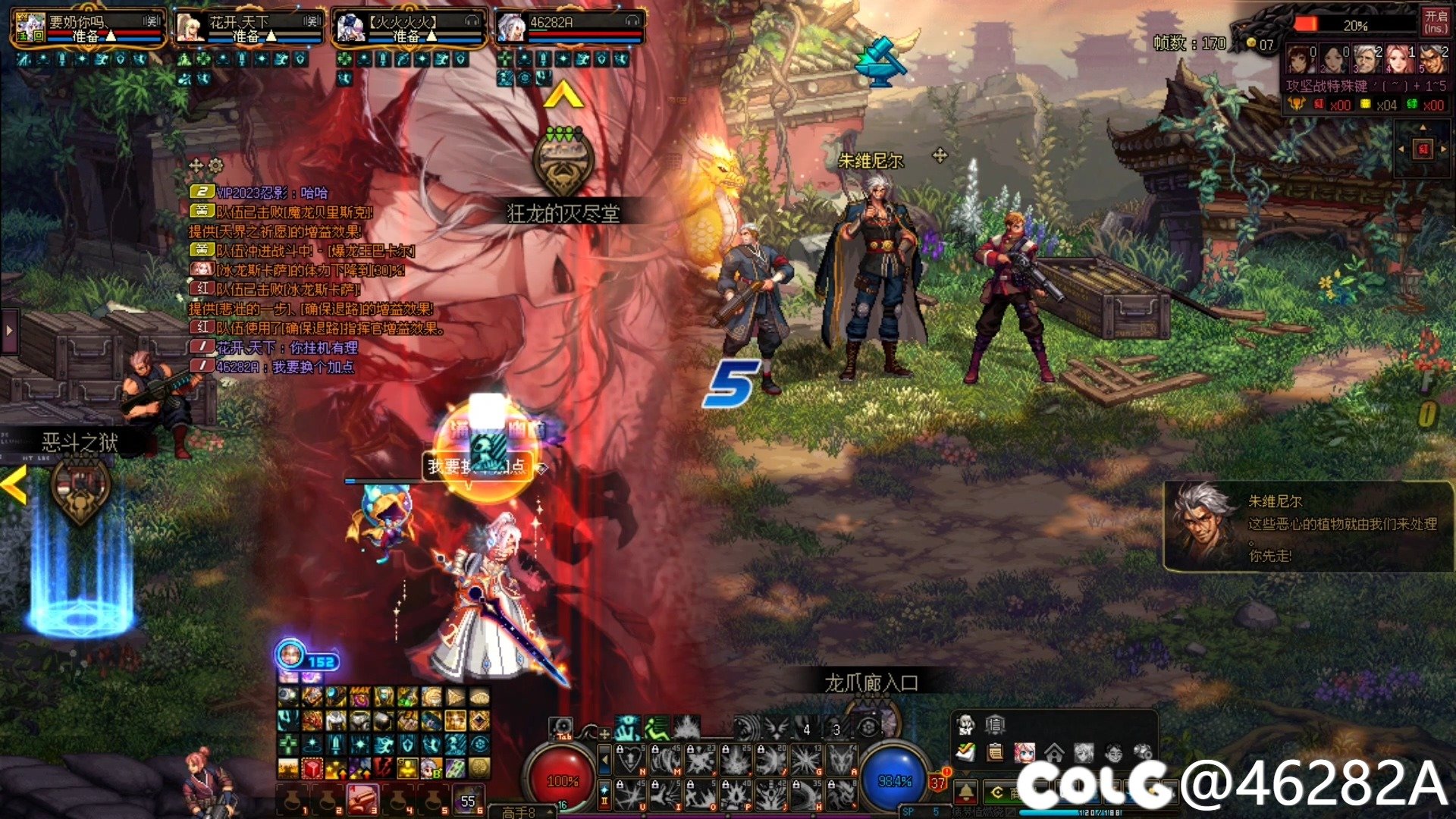Click the 开启 (Ins.) button

tap(1435, 21)
